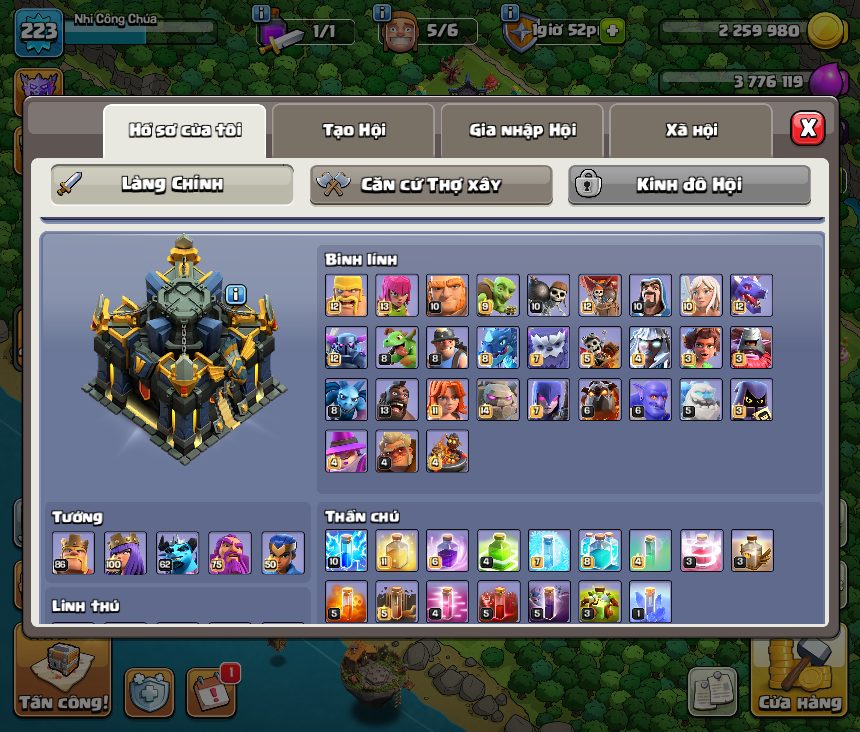The height and width of the screenshot is (732, 860).
Task: Choose the locked Kinh đô Hội button
Action: point(689,185)
